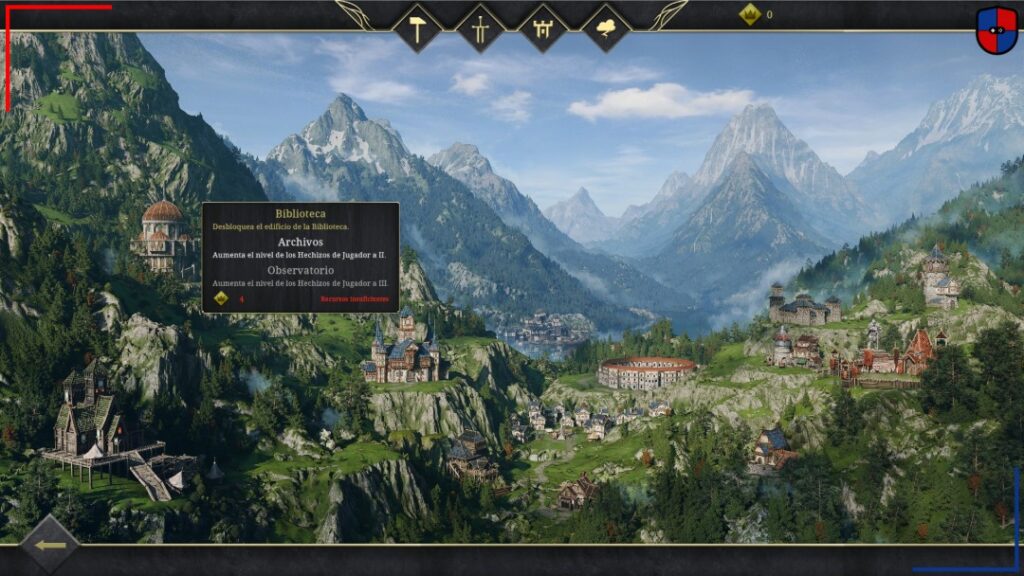The image size is (1024, 576).
Task: Show the storm cloud spells category
Action: click(x=606, y=27)
